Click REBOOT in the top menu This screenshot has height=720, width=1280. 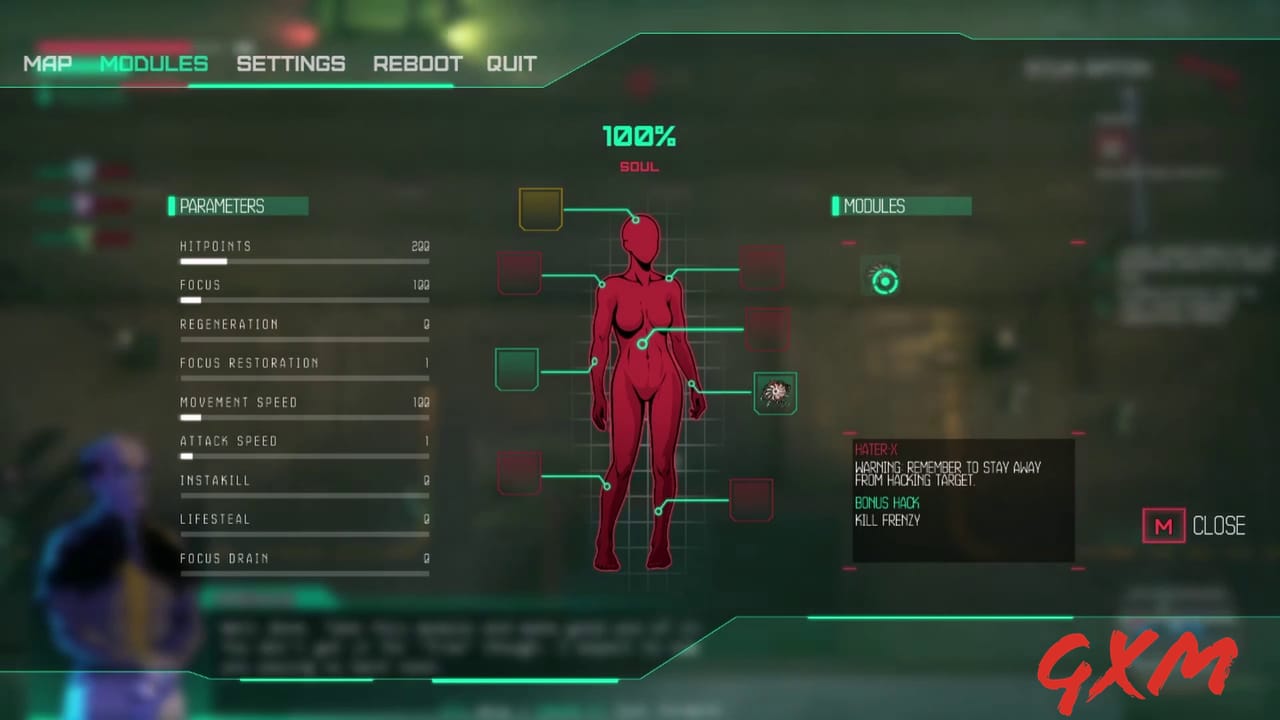coord(418,63)
